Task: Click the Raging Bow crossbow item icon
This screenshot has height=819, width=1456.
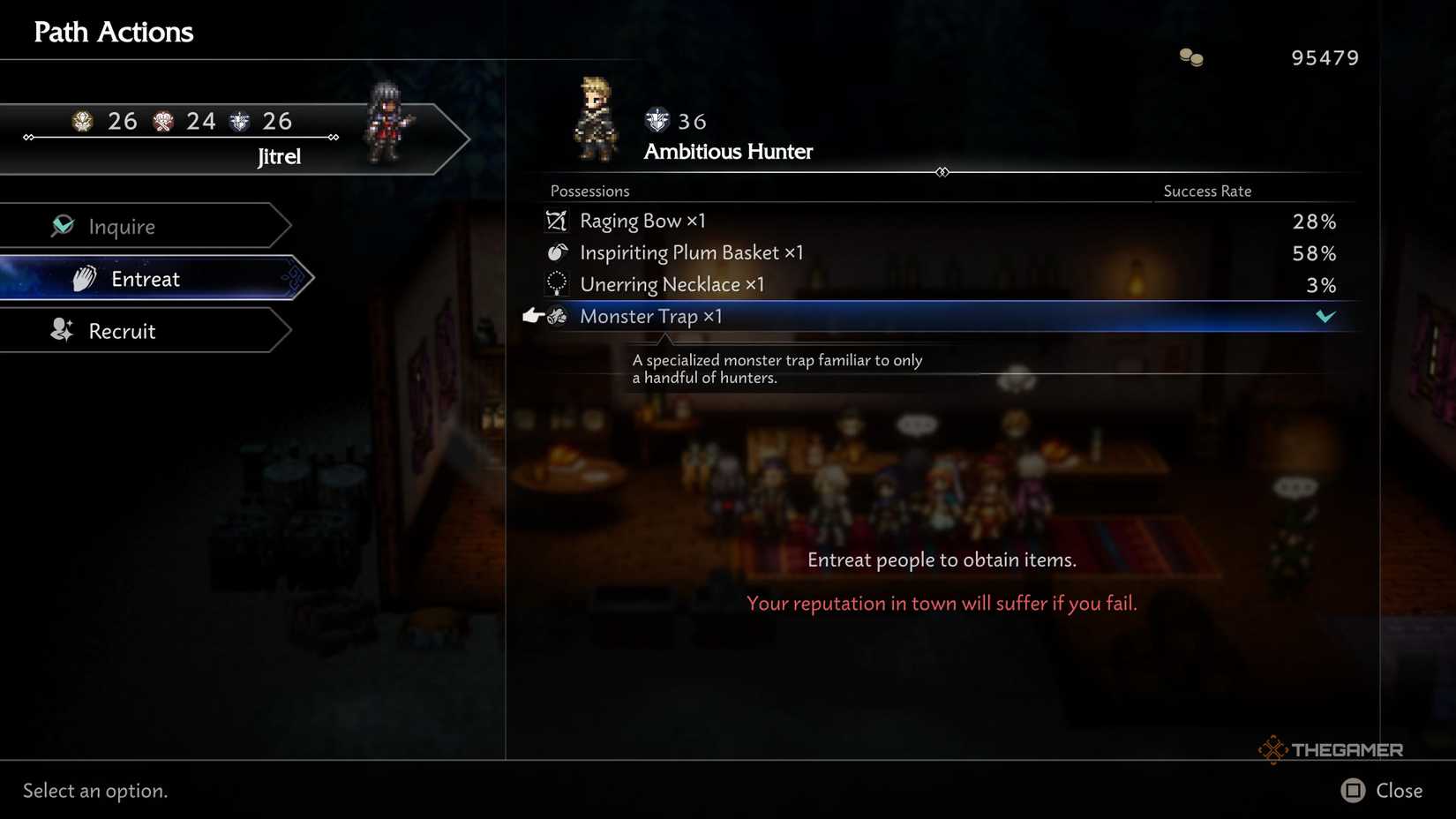Action: pos(556,221)
